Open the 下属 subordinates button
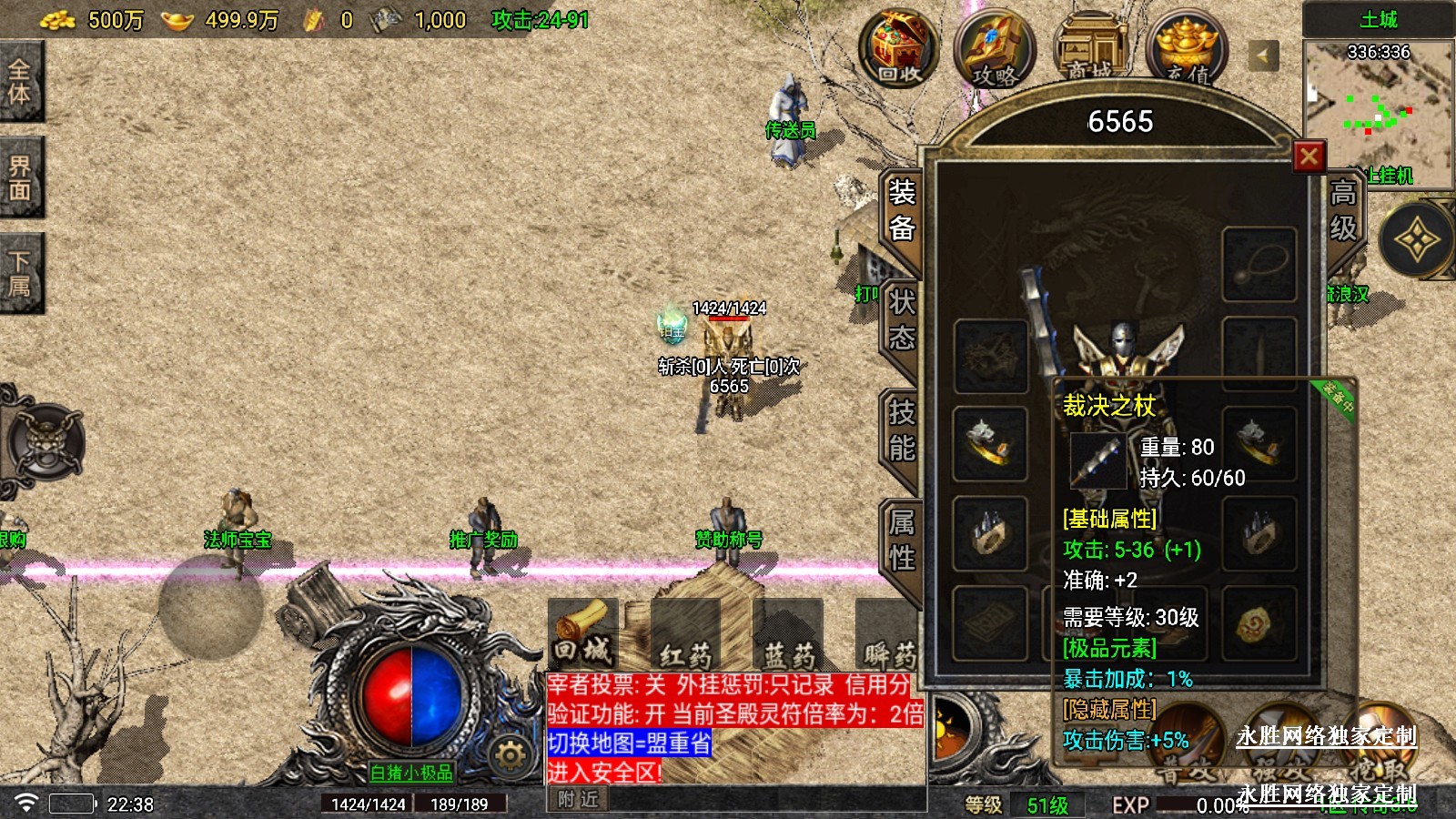1456x819 pixels. click(20, 273)
